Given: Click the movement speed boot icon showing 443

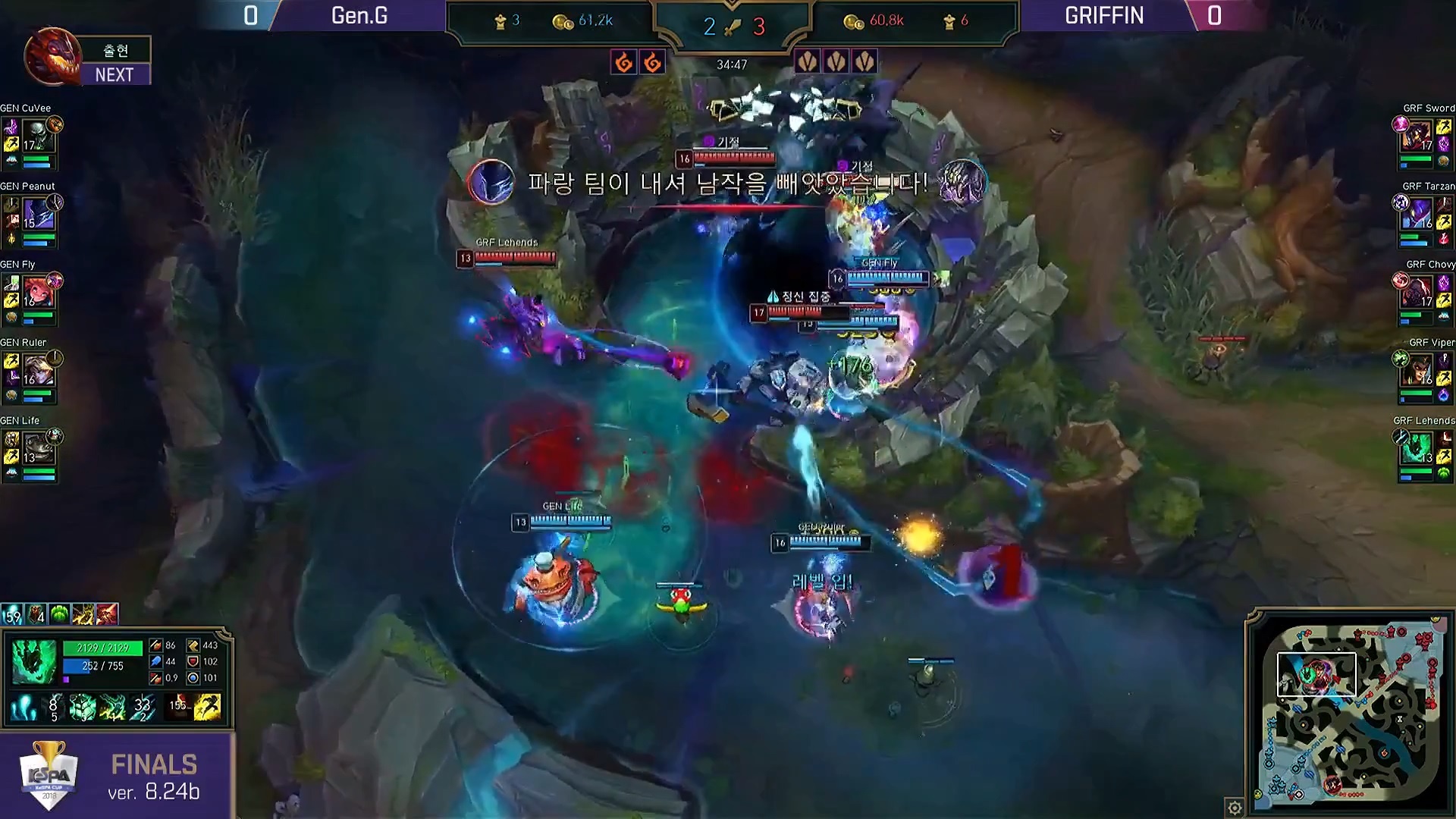Looking at the screenshot, I should click(193, 645).
